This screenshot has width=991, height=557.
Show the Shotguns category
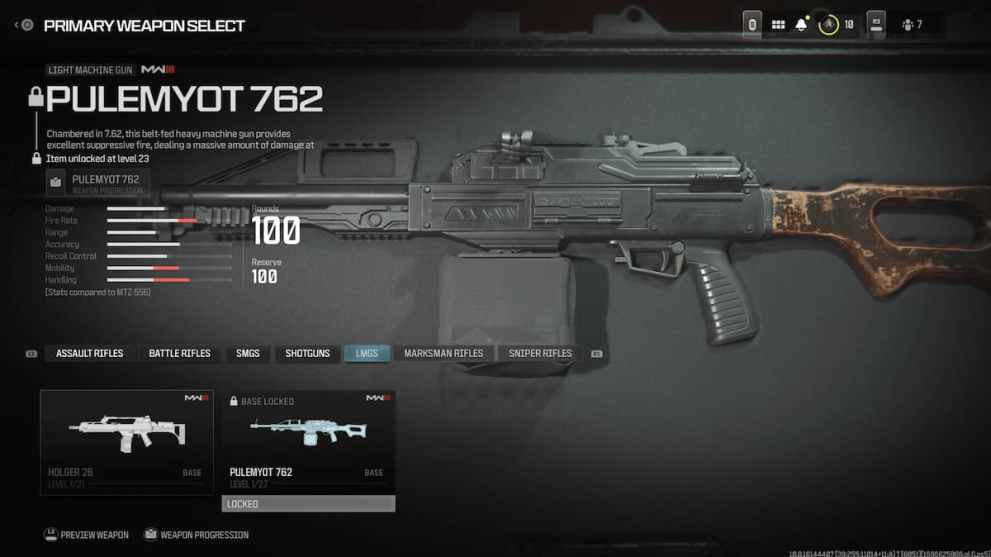tap(307, 353)
